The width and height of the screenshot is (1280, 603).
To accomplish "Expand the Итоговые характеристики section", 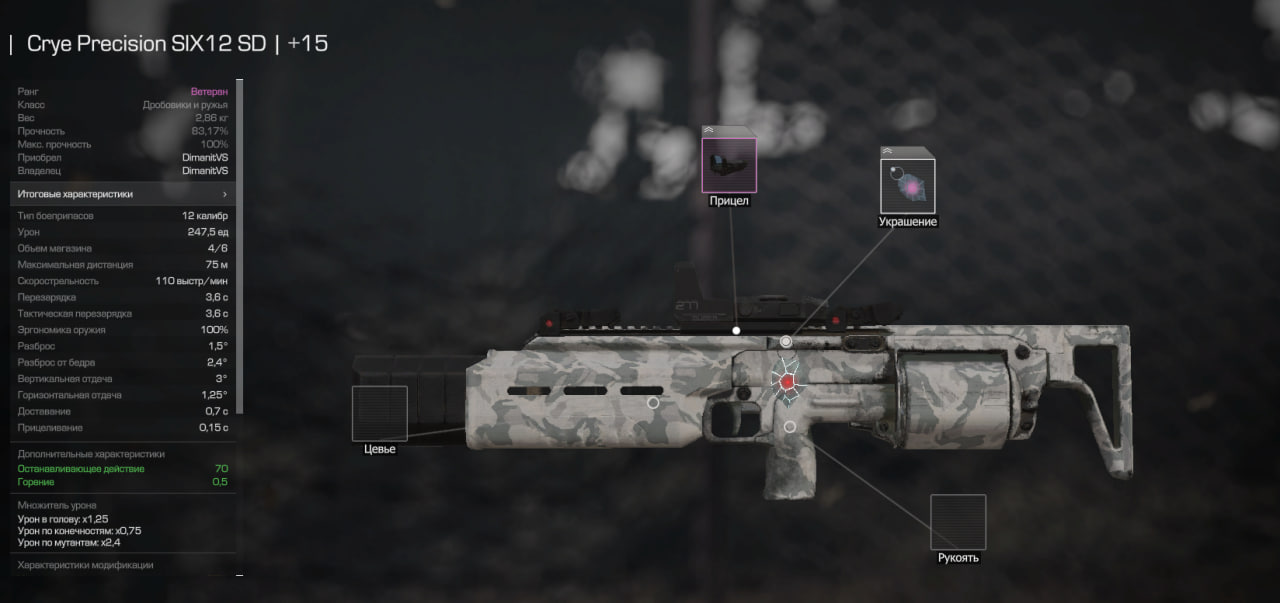I will [x=123, y=194].
